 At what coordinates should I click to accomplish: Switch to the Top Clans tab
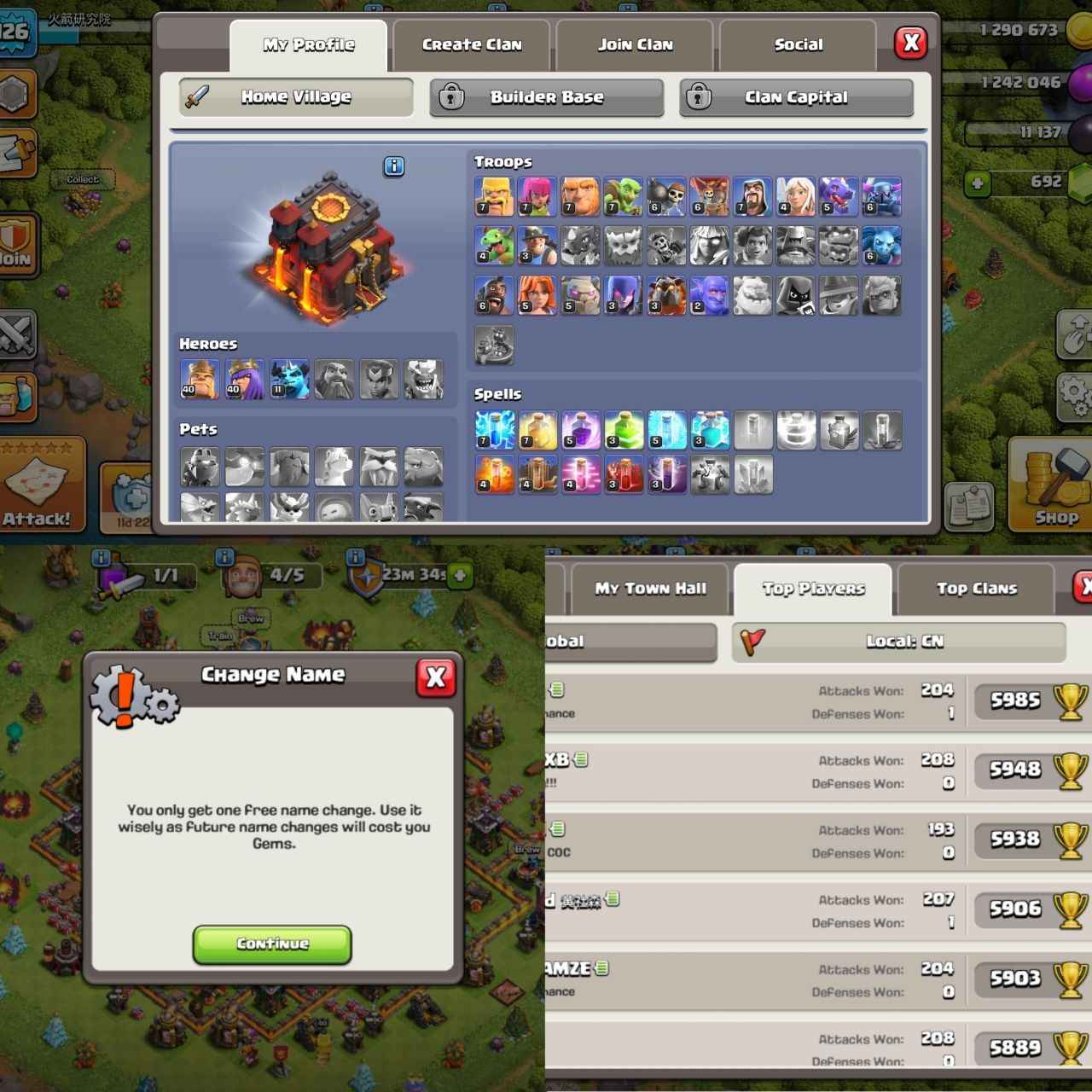[976, 588]
